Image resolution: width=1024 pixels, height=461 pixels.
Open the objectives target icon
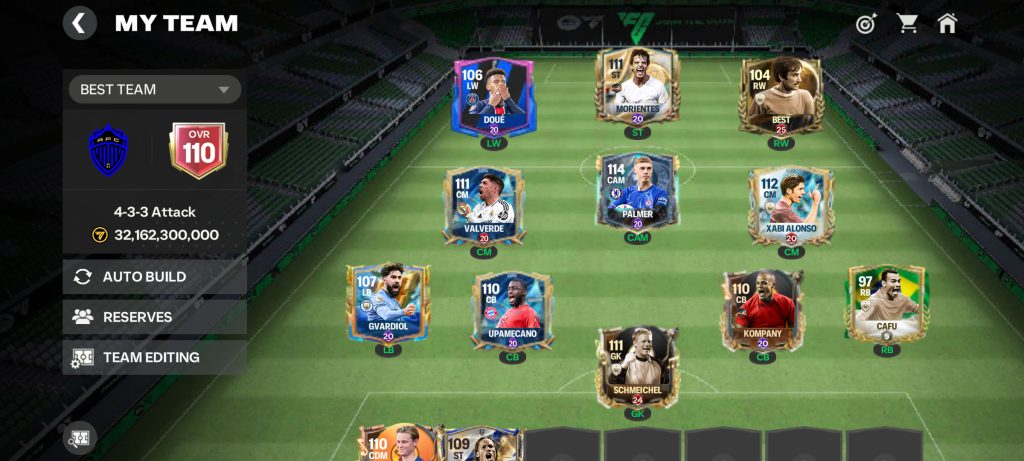tap(866, 24)
